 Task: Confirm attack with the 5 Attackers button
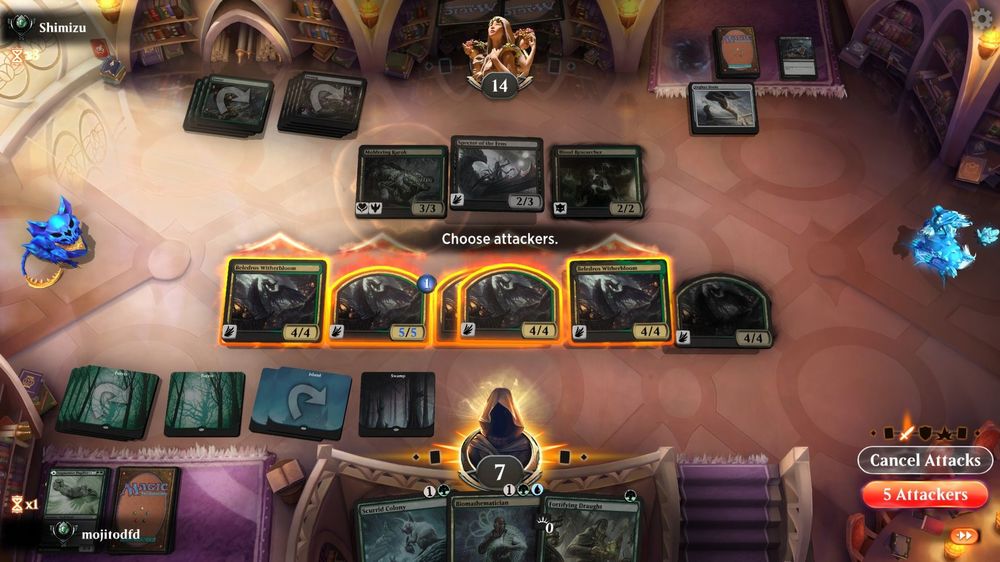pos(924,494)
